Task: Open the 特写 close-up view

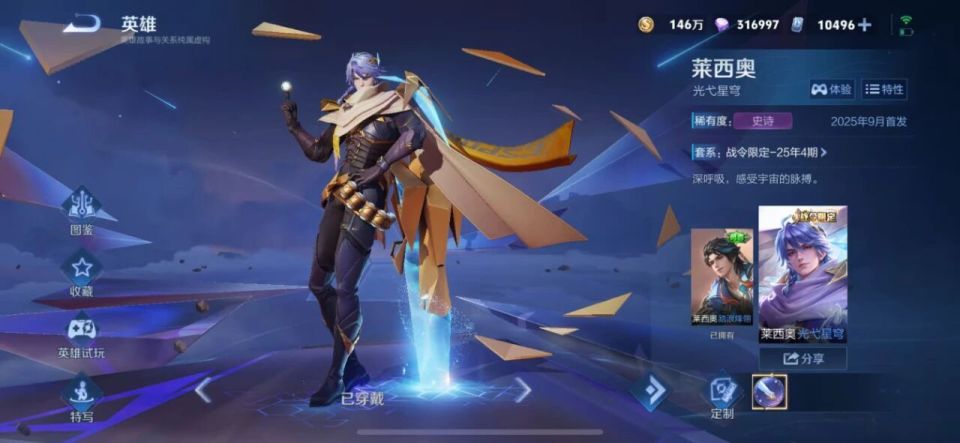Action: tap(82, 398)
